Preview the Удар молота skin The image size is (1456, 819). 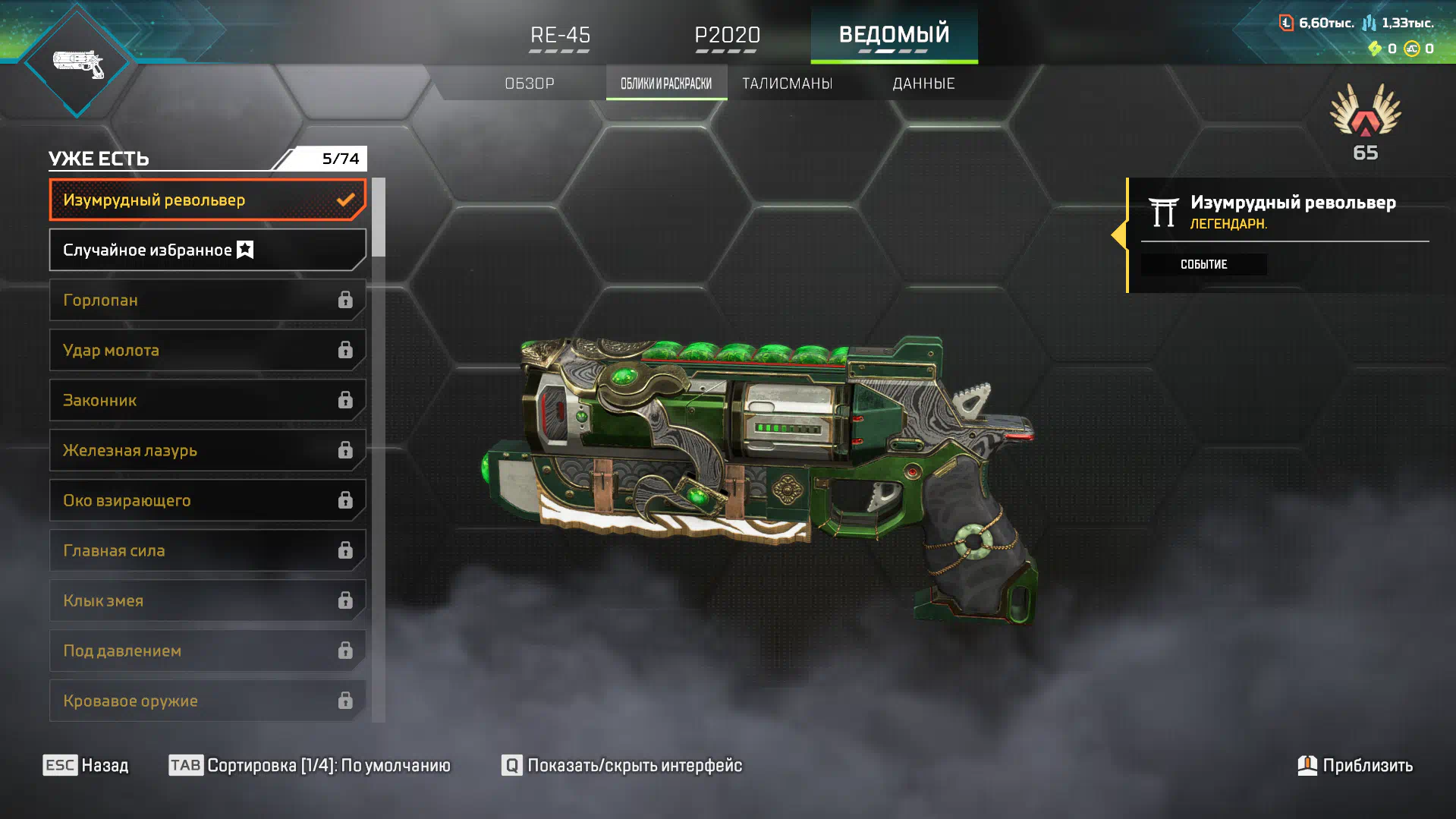click(207, 351)
